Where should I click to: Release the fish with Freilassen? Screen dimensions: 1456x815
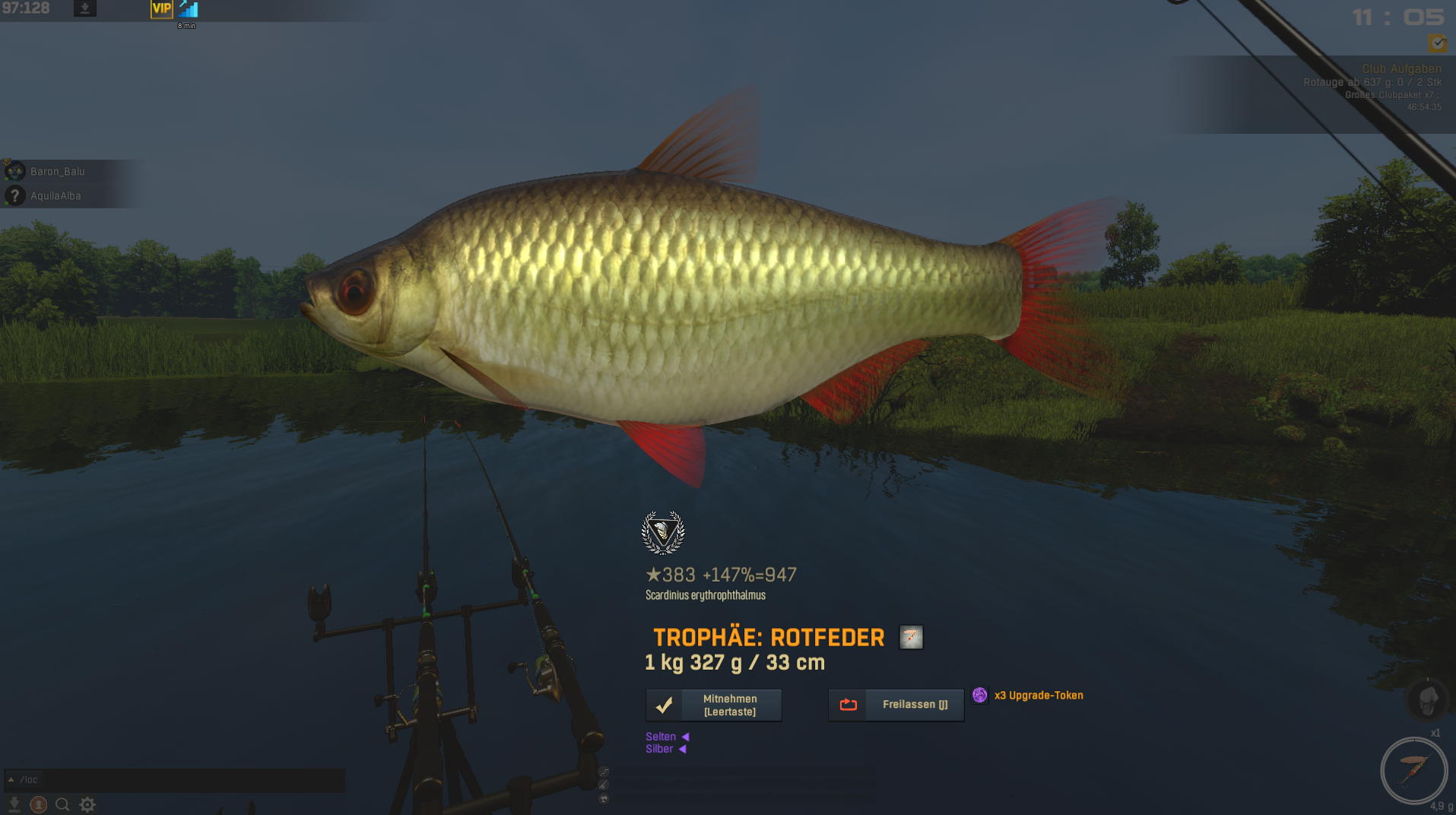click(896, 705)
